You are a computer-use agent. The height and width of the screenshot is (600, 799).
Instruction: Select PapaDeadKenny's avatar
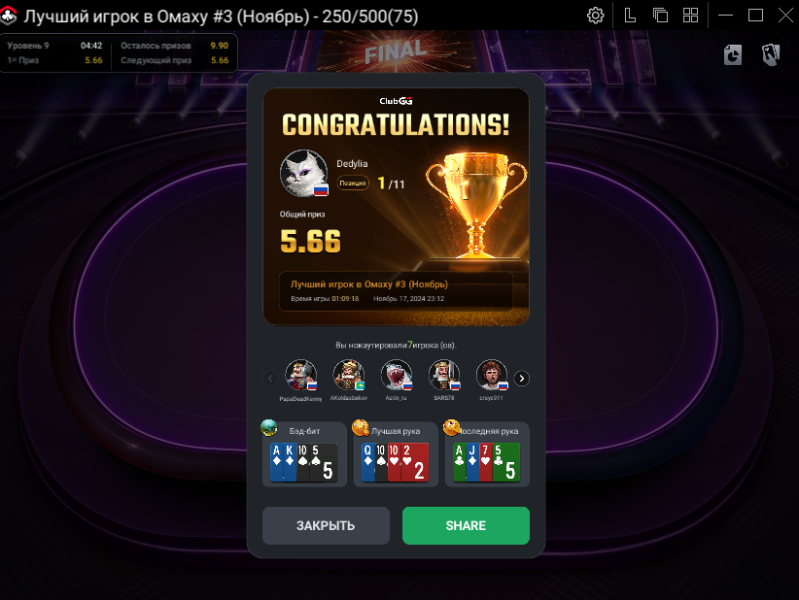(300, 375)
